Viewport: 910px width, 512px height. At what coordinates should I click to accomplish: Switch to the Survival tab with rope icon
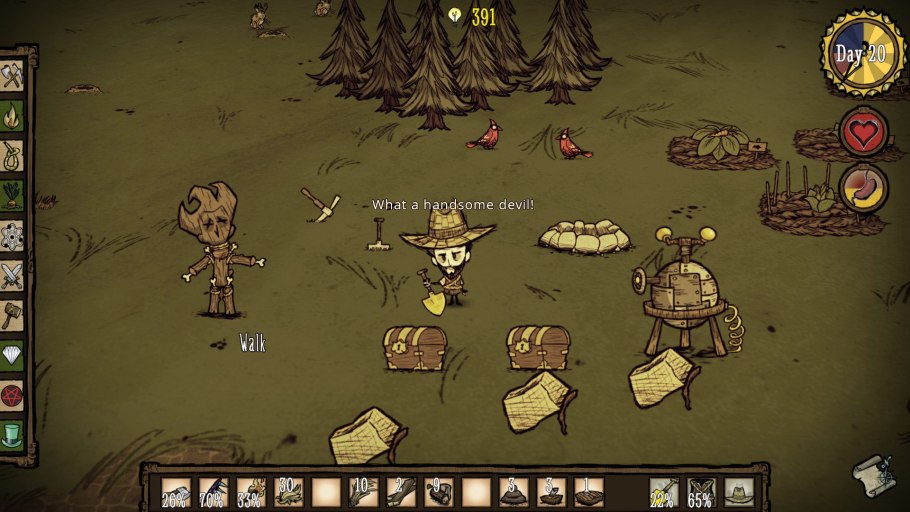click(12, 156)
